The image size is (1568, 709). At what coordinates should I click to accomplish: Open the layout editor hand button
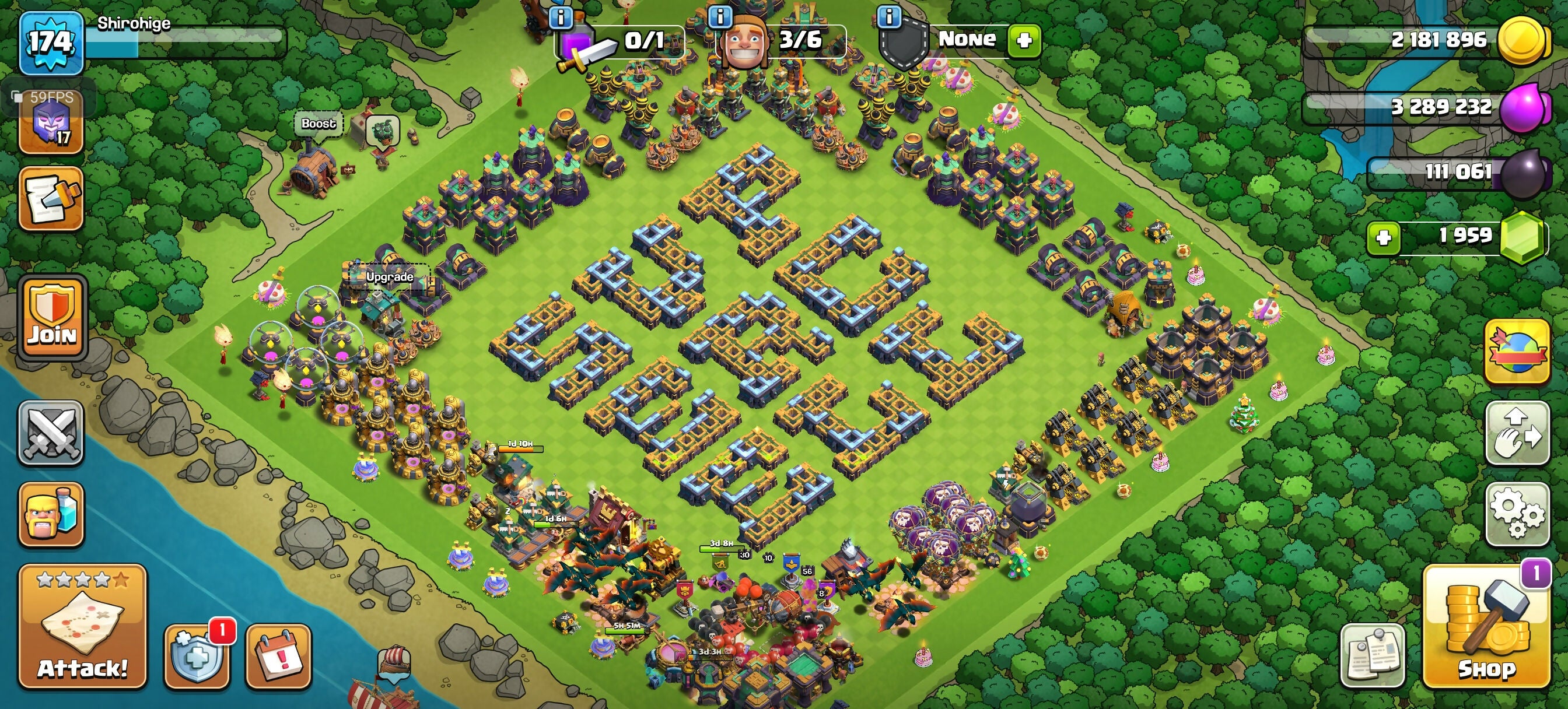pyautogui.click(x=1517, y=433)
